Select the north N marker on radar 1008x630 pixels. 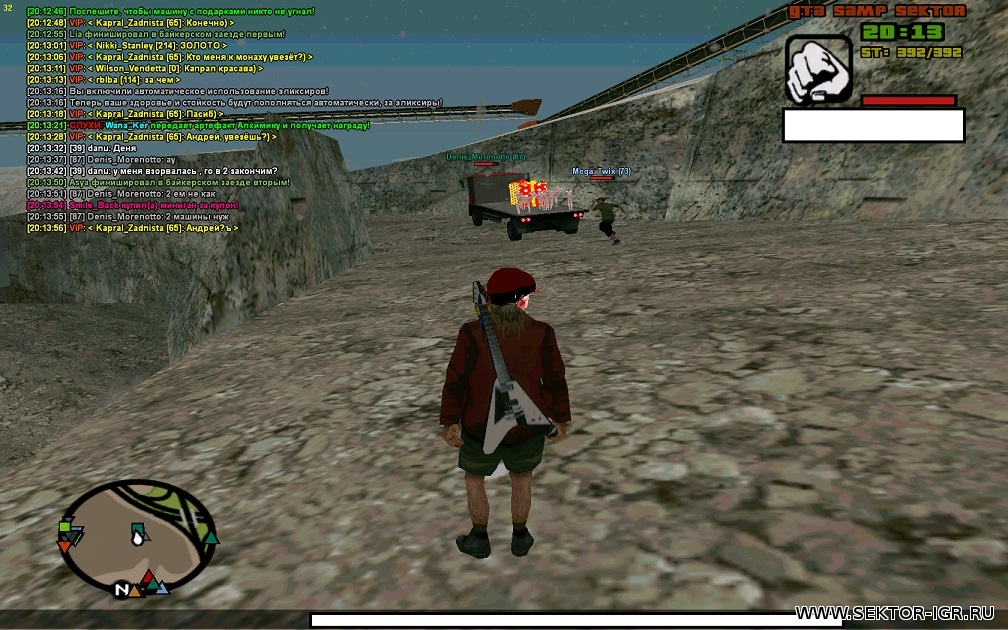(122, 590)
